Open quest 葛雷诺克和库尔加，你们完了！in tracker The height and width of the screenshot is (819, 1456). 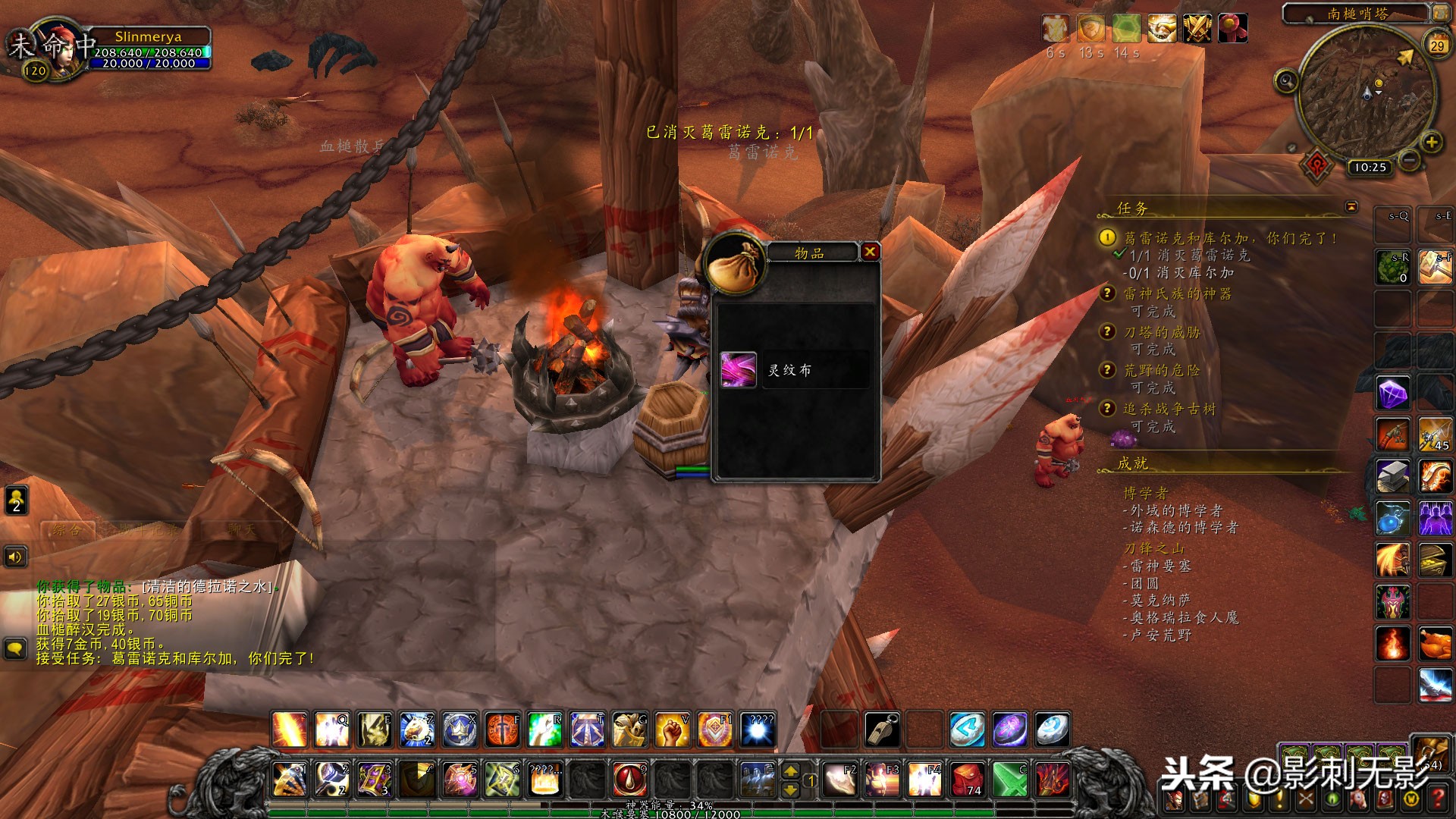[x=1229, y=238]
